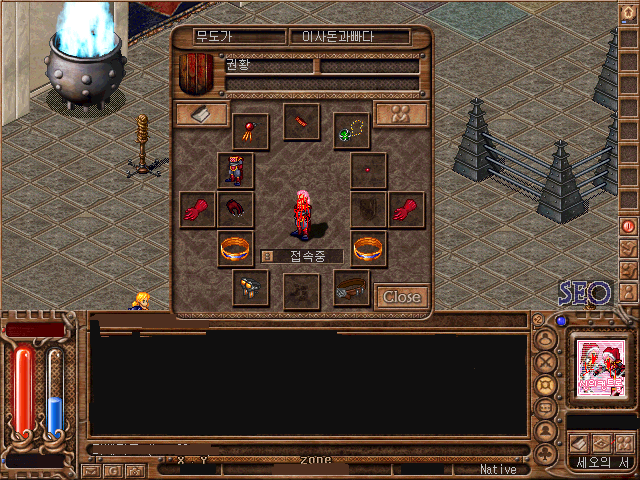Viewport: 640px width, 480px height.
Task: Pick the dark claw weapon slot
Action: (x=235, y=210)
